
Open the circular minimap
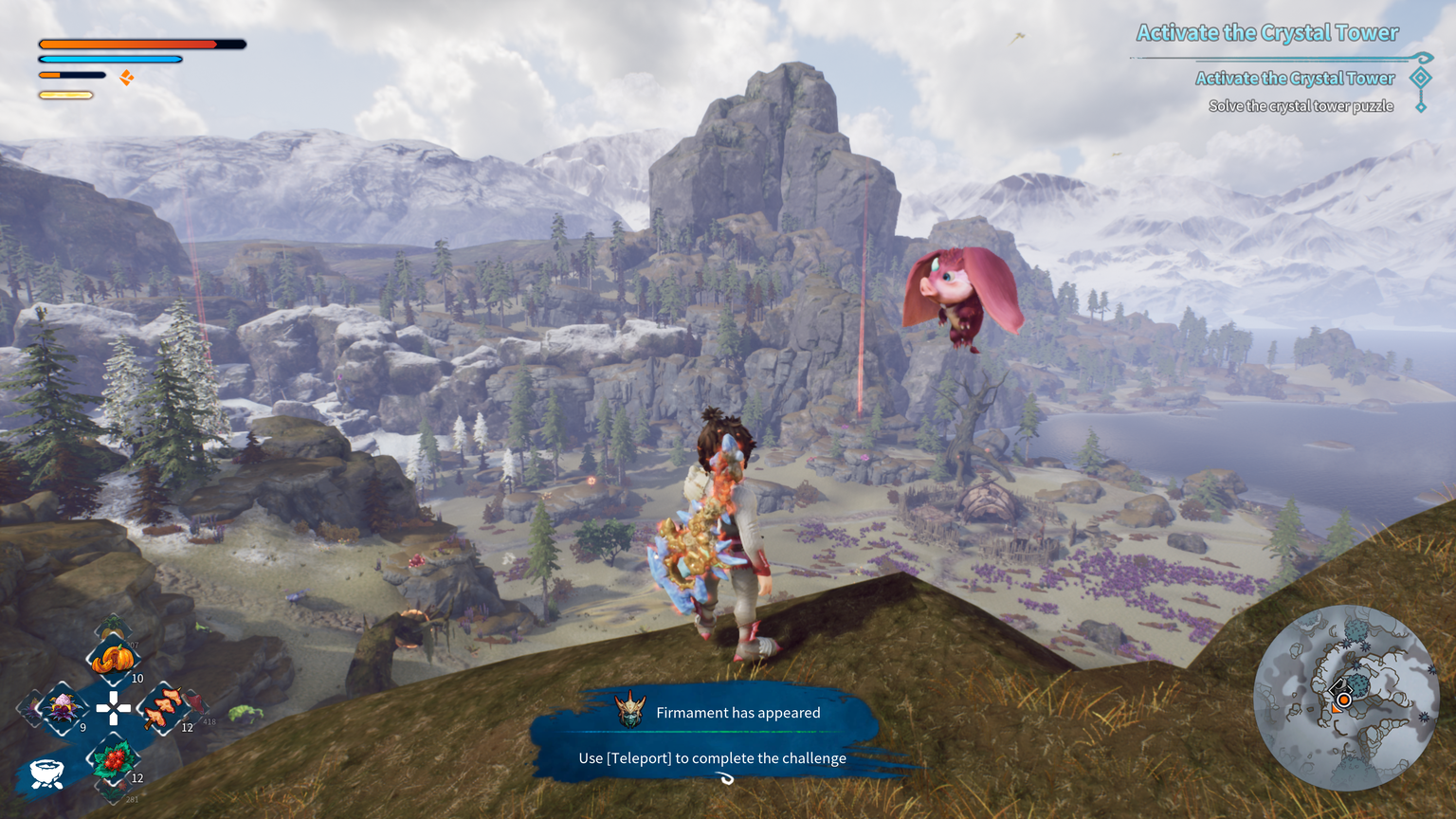[1346, 698]
